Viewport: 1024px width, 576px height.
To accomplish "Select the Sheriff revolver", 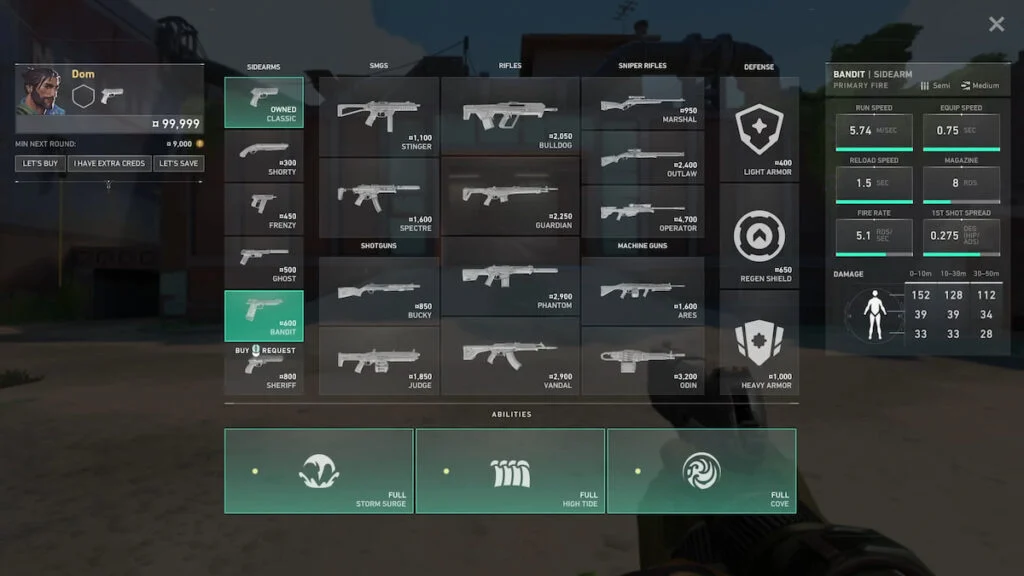I will coord(264,370).
